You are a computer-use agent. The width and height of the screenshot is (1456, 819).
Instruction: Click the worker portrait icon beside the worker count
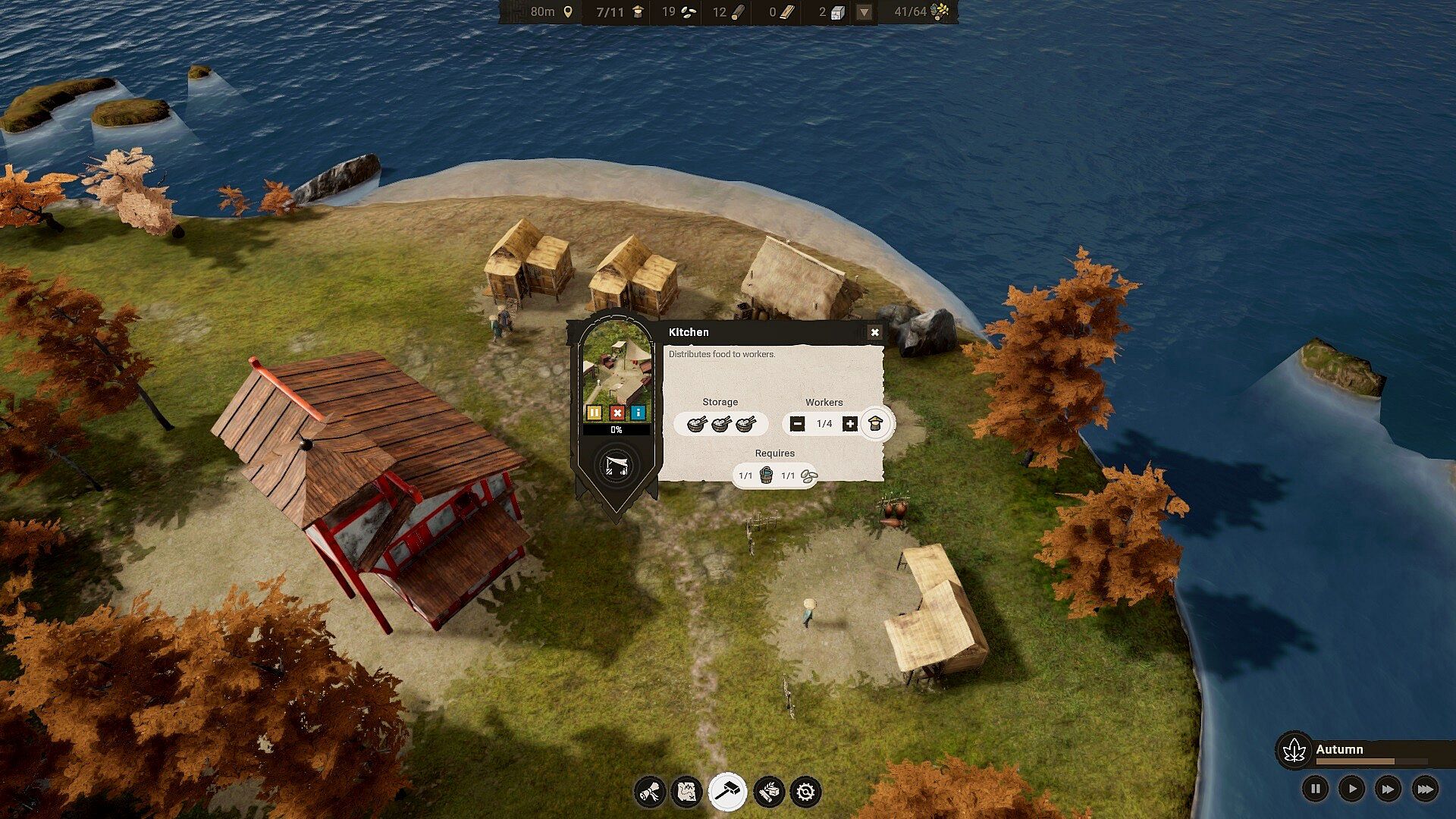876,424
